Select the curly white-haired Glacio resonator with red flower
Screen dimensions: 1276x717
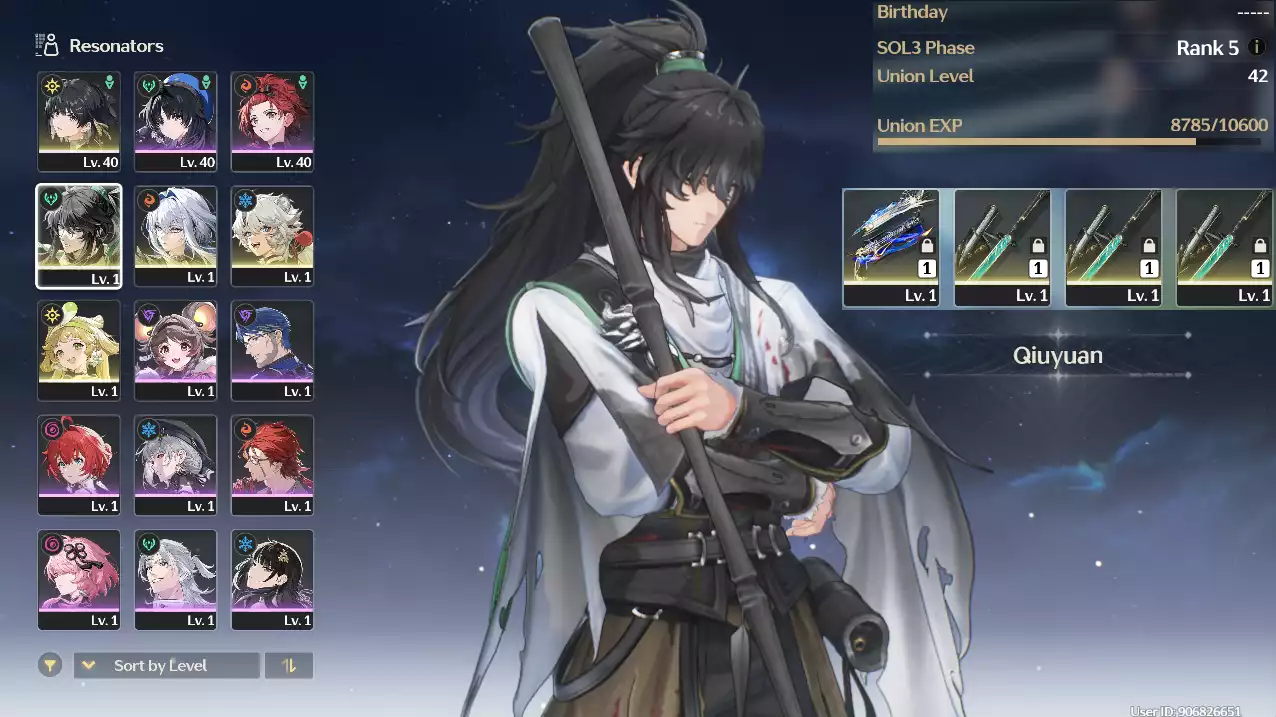tap(272, 236)
